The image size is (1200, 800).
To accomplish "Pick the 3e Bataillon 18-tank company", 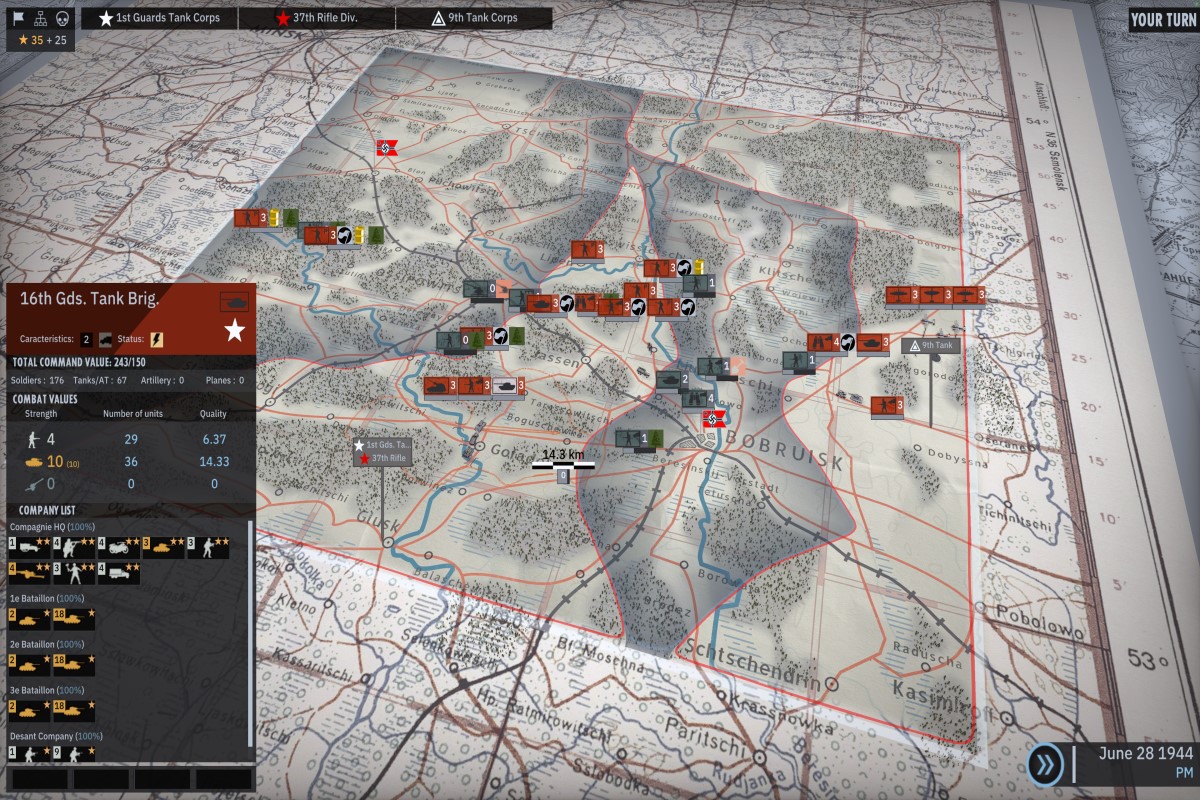I will (x=73, y=710).
